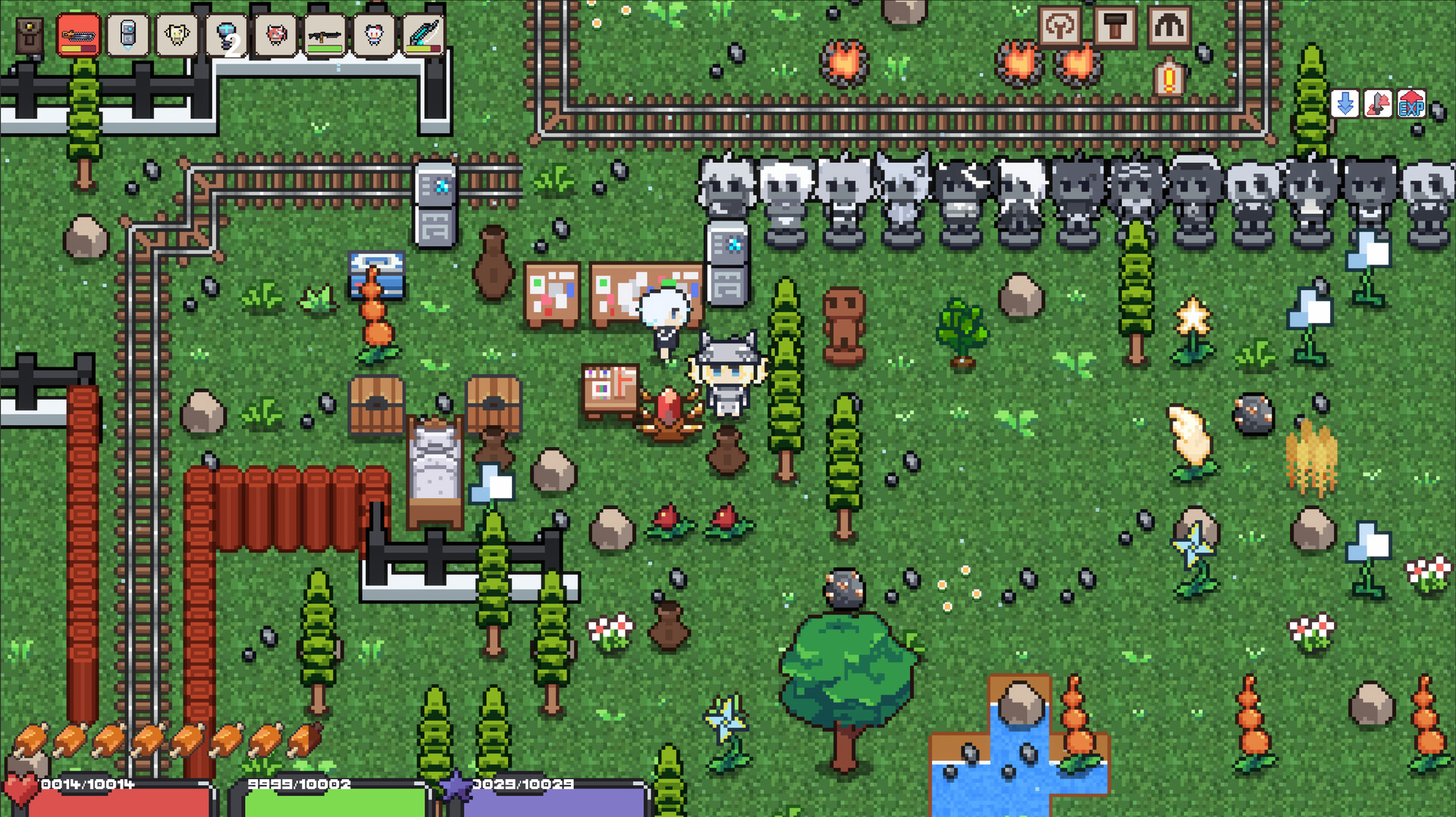This screenshot has height=817, width=1456.
Task: Open the tunnel arch sign panel
Action: pos(1170,27)
